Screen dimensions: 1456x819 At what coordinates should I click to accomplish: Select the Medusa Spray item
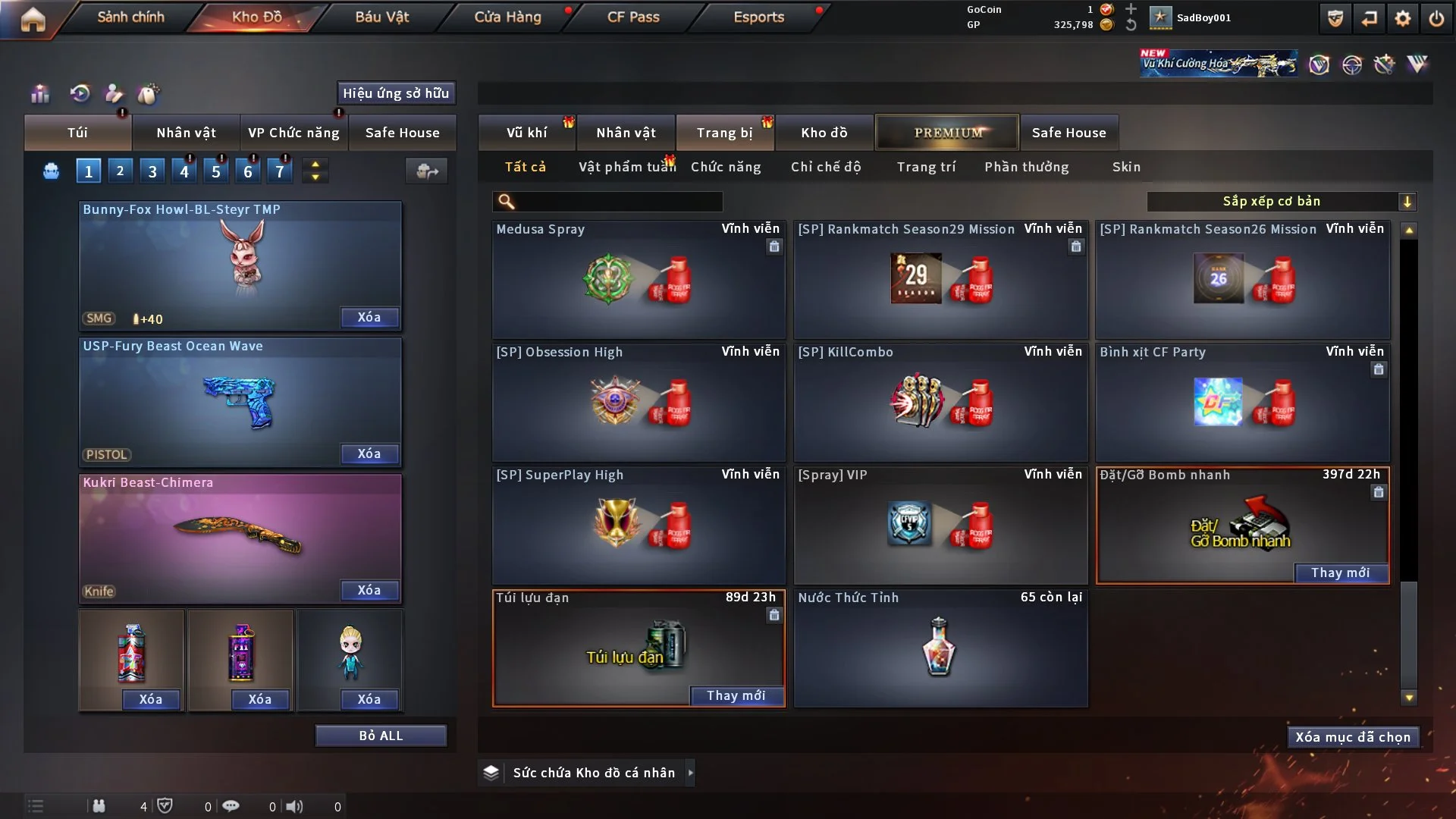tap(638, 281)
